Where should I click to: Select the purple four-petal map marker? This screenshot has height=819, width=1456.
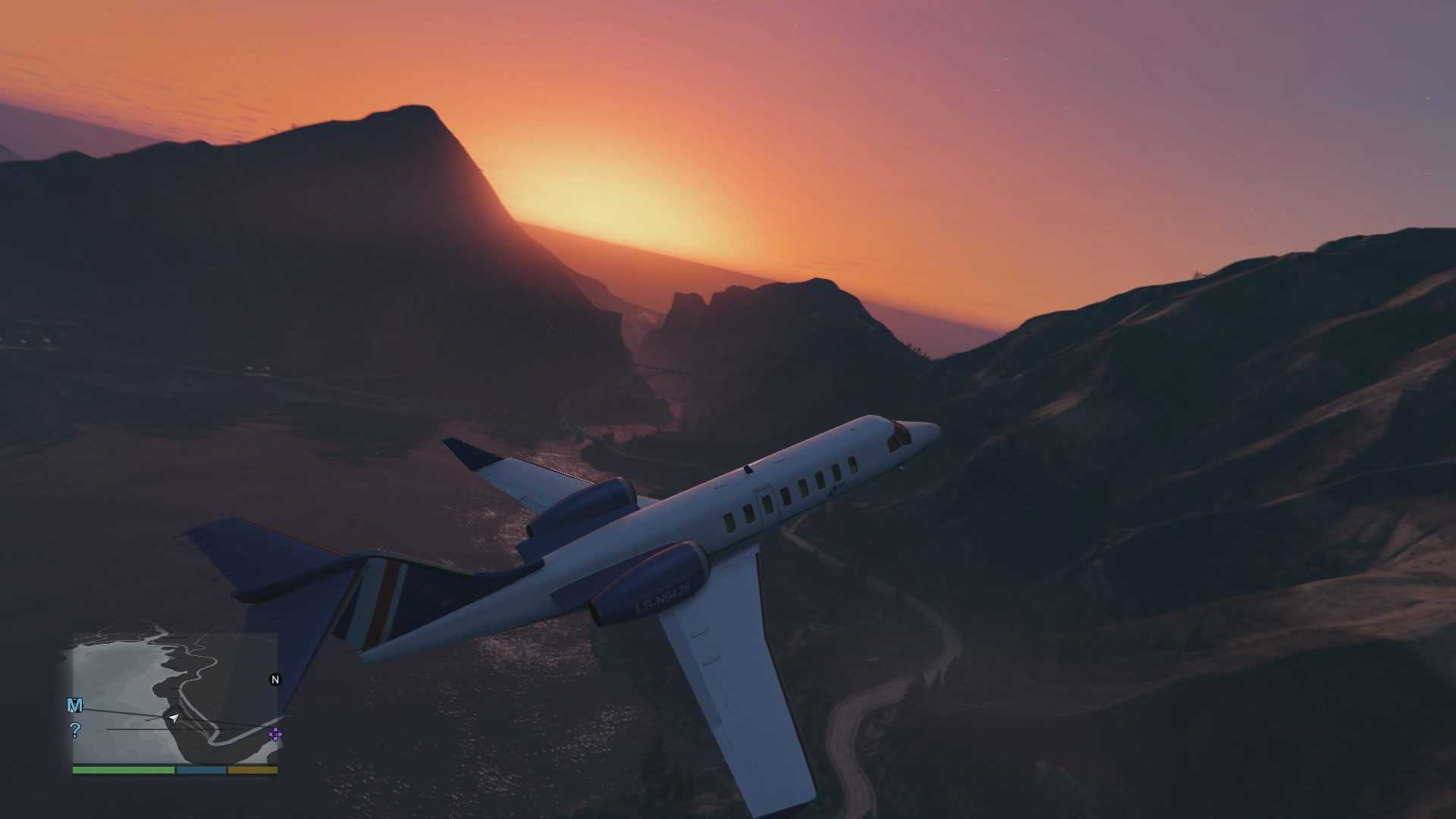(x=275, y=734)
